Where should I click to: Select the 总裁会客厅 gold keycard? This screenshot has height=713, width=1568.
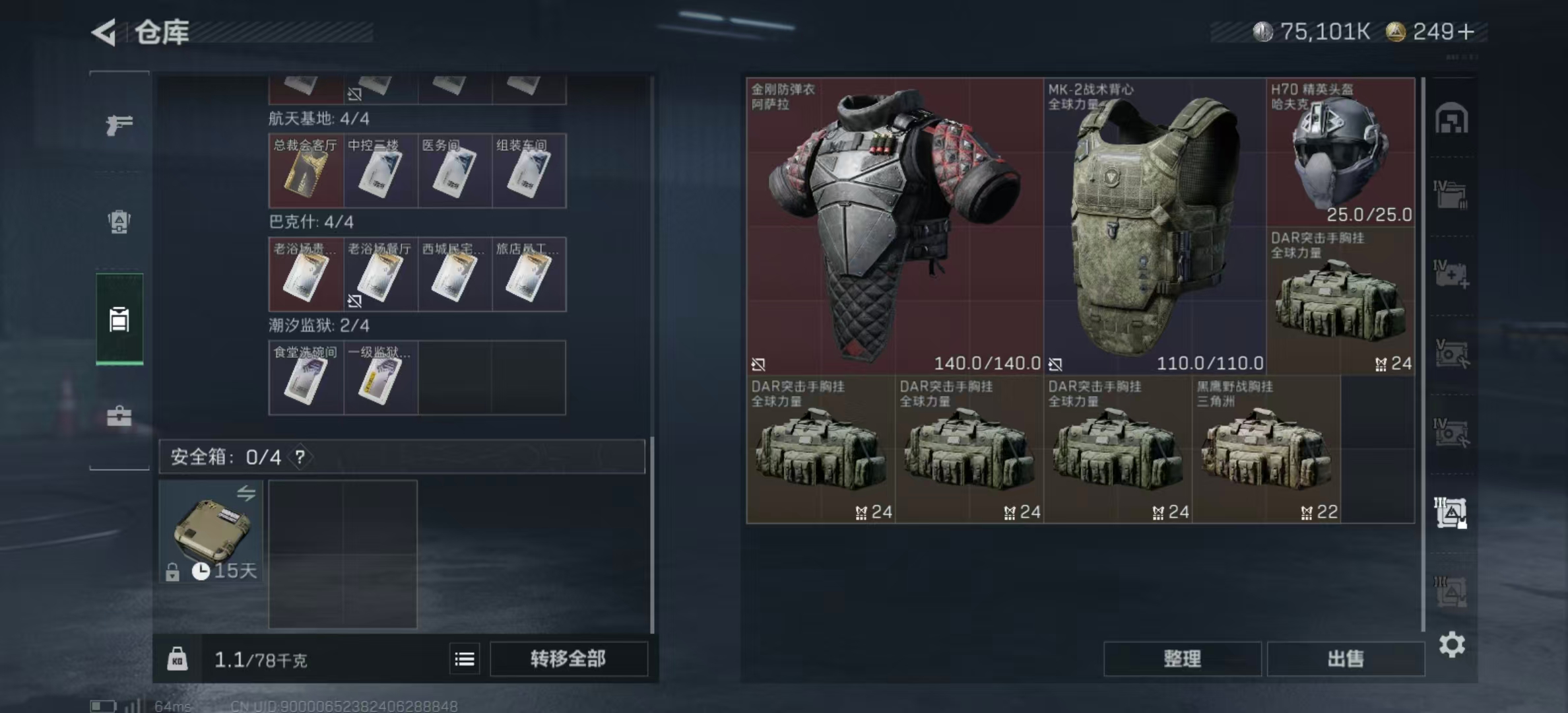point(306,171)
